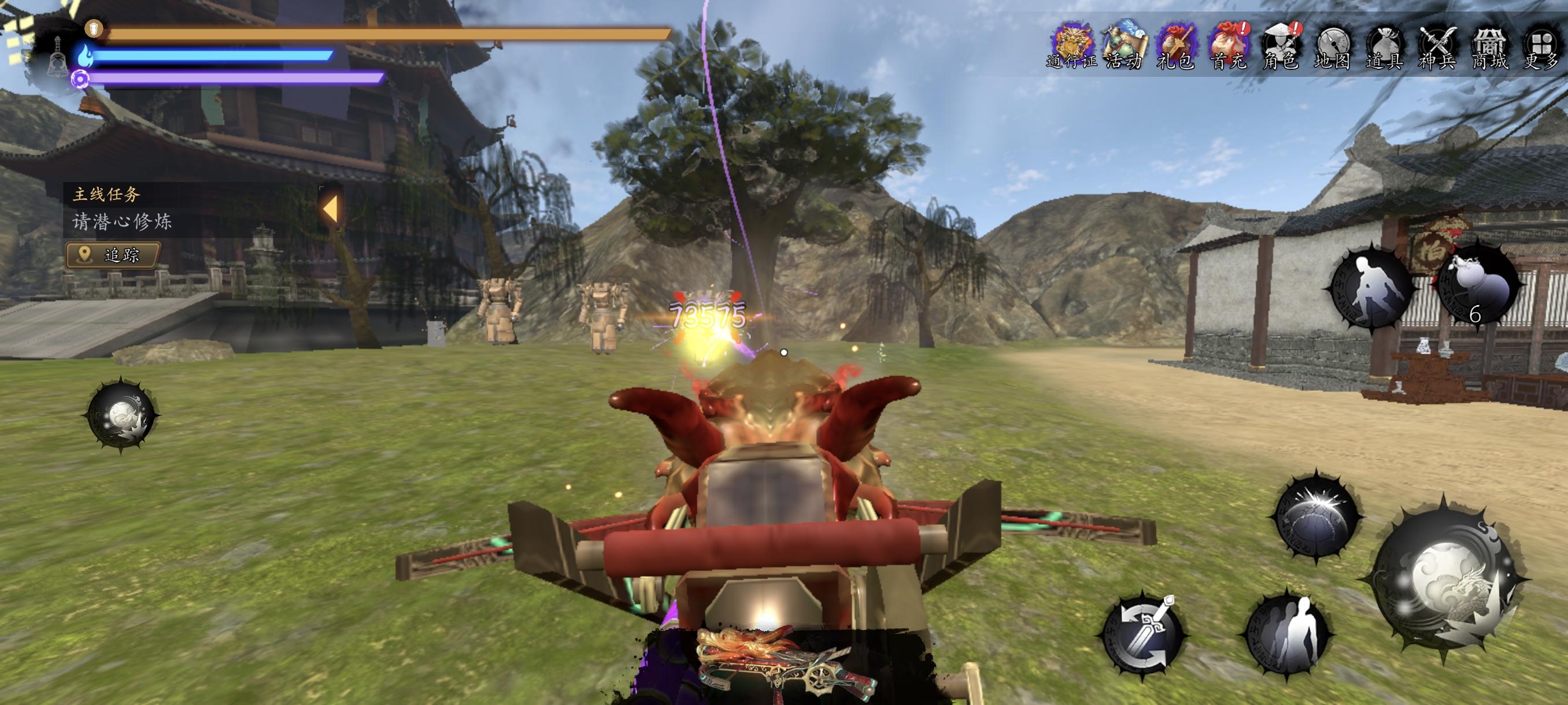The height and width of the screenshot is (705, 1568).
Task: Tap the dragon moon skill on left side
Action: [121, 415]
